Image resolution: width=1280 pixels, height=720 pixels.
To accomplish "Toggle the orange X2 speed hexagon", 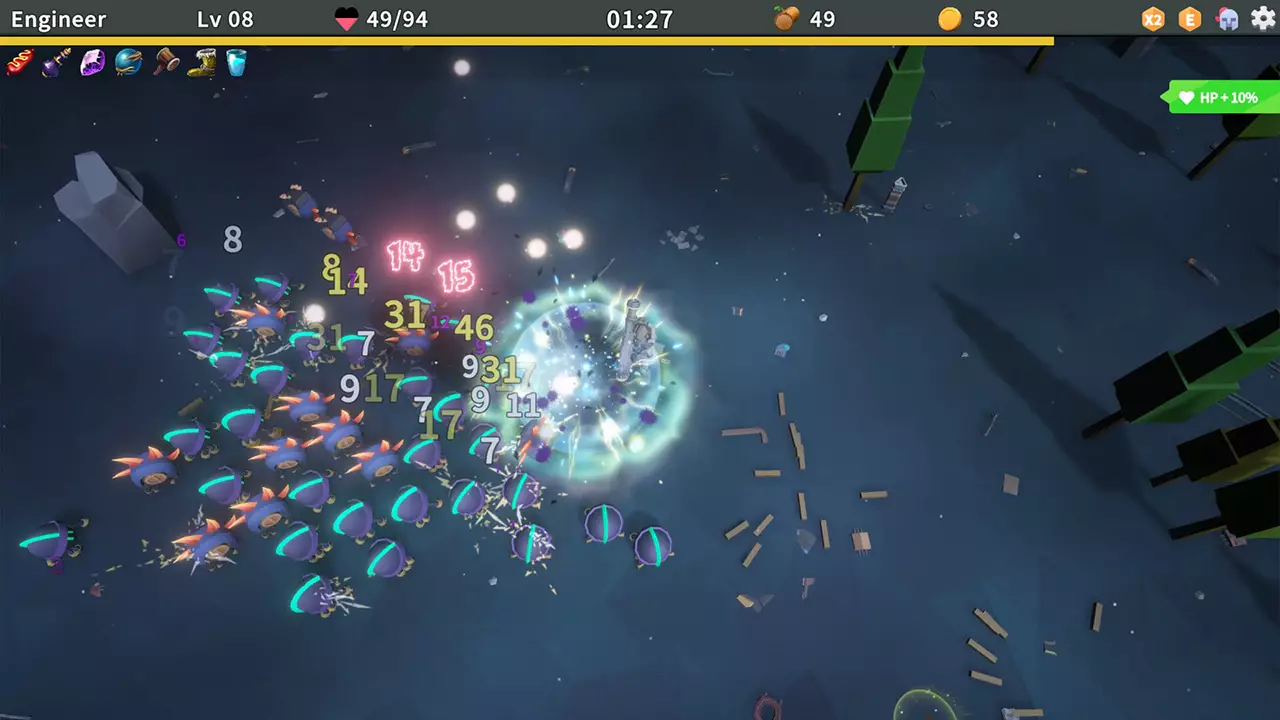I will click(x=1154, y=19).
